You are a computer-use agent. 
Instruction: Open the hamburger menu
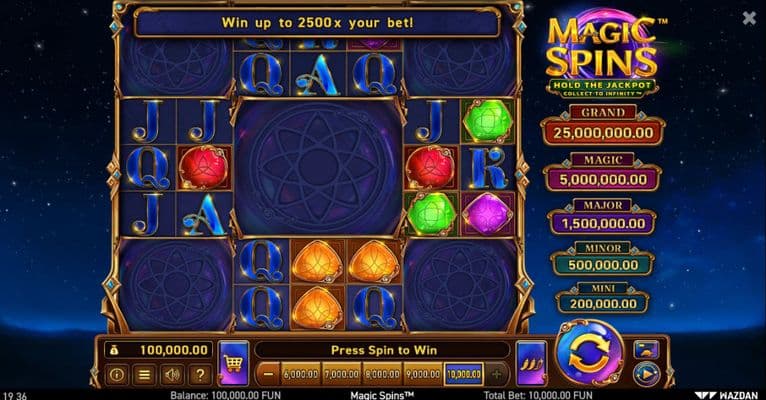click(144, 375)
